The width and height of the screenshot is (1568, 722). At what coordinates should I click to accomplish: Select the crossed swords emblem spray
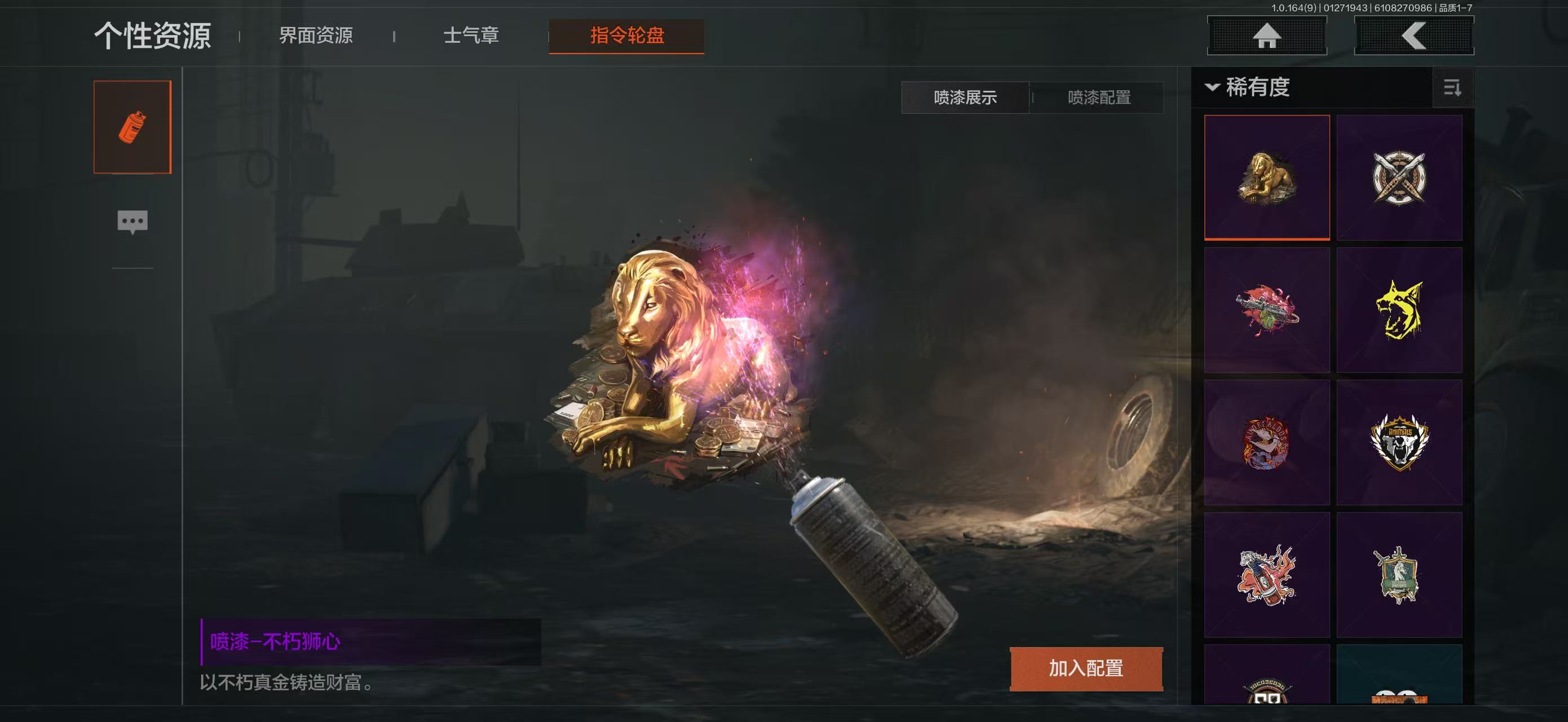coord(1400,178)
